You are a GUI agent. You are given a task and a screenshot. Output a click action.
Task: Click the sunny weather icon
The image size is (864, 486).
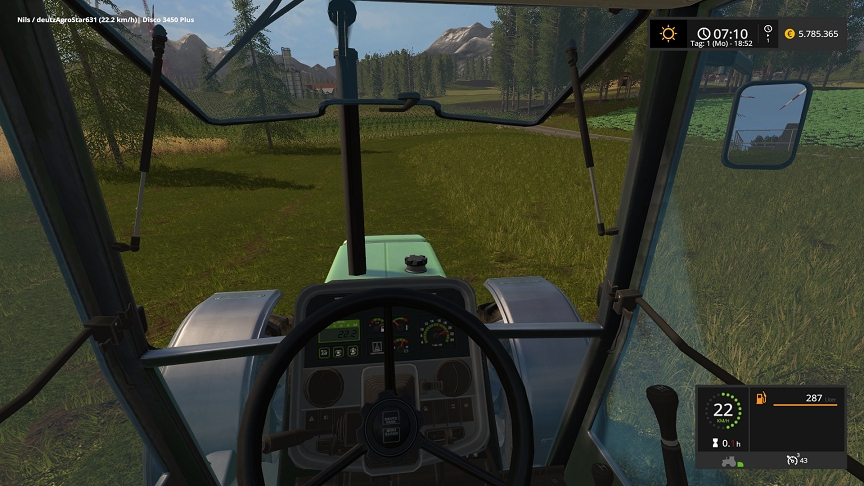(x=667, y=33)
